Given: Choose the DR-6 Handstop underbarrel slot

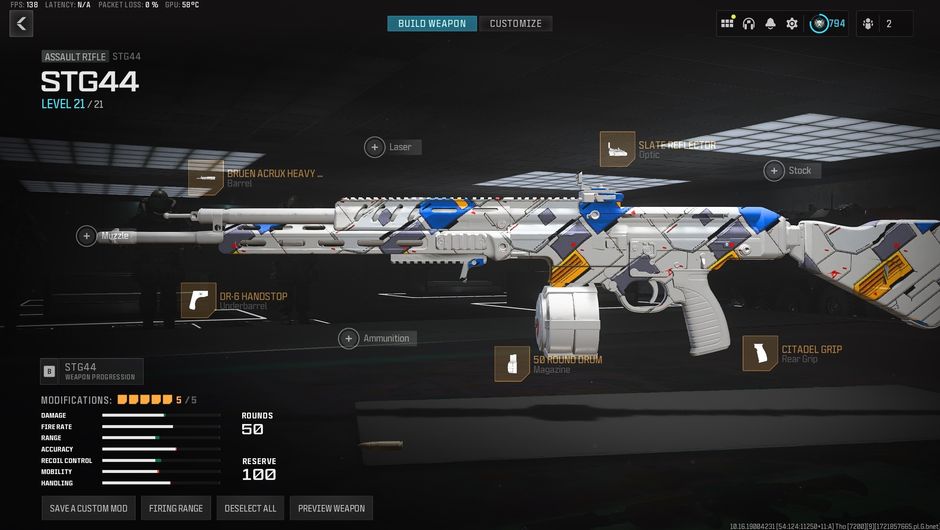Looking at the screenshot, I should pos(198,300).
